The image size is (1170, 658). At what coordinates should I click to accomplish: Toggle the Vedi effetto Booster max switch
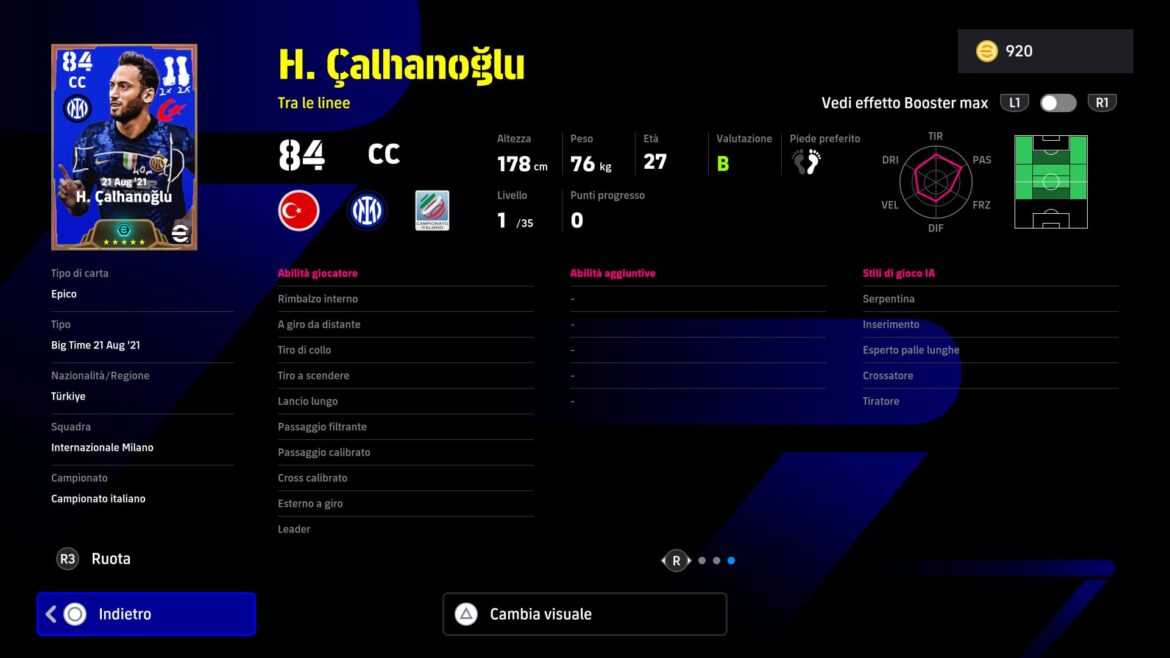pyautogui.click(x=1058, y=103)
